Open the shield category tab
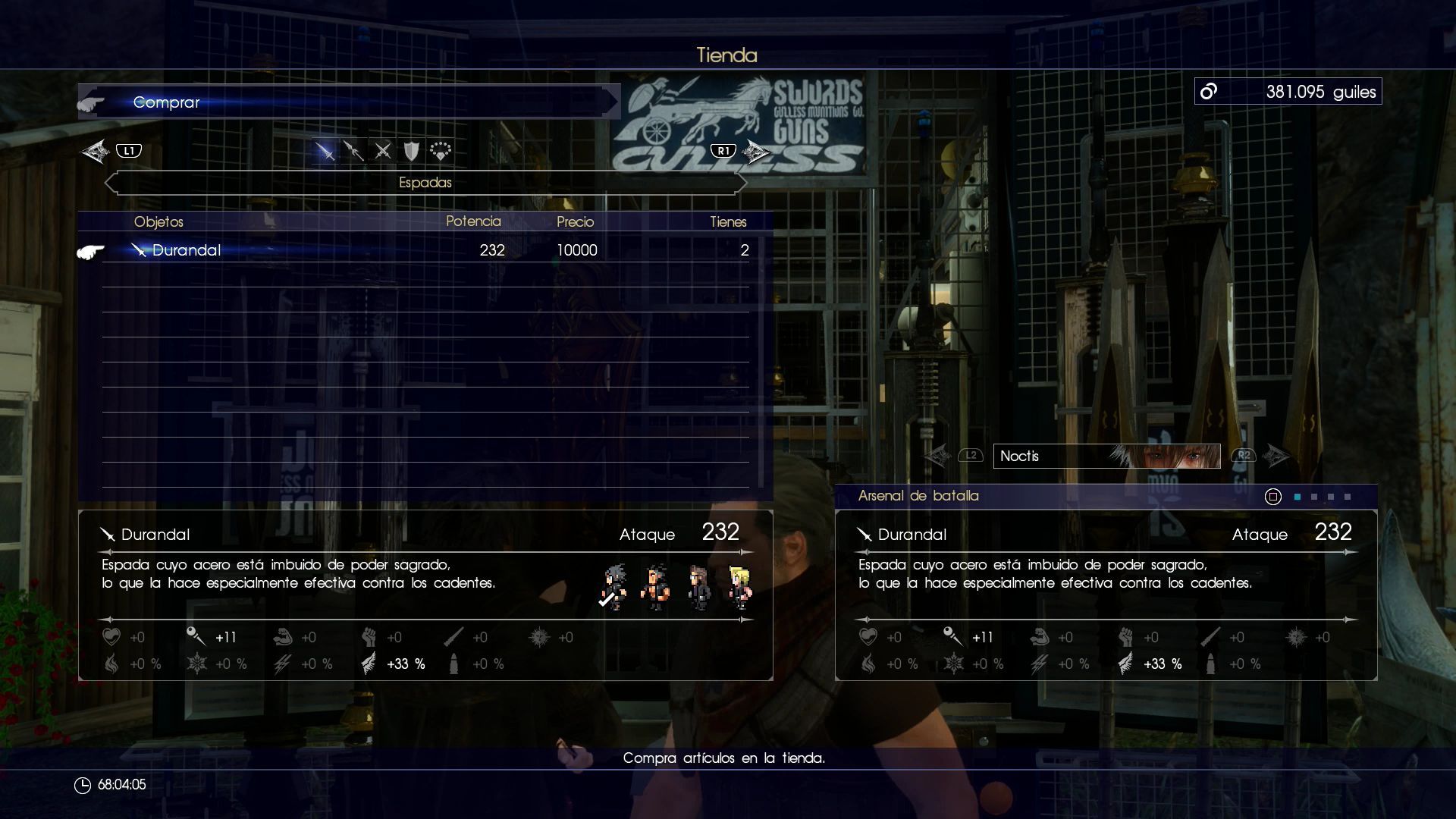The width and height of the screenshot is (1456, 819). pyautogui.click(x=411, y=151)
